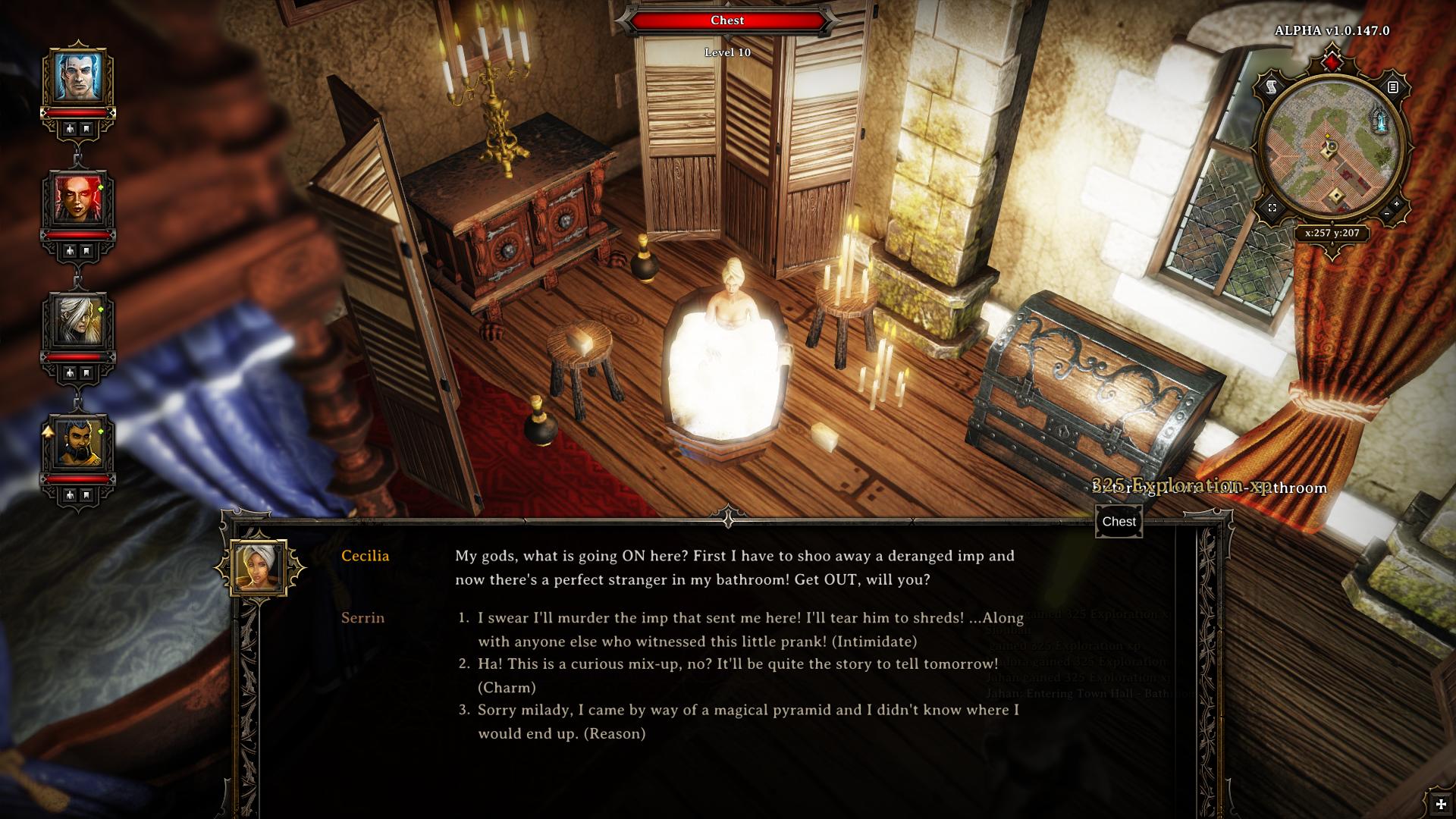
Task: Click Cecilia's portrait in the dialogue panel
Action: 259,568
